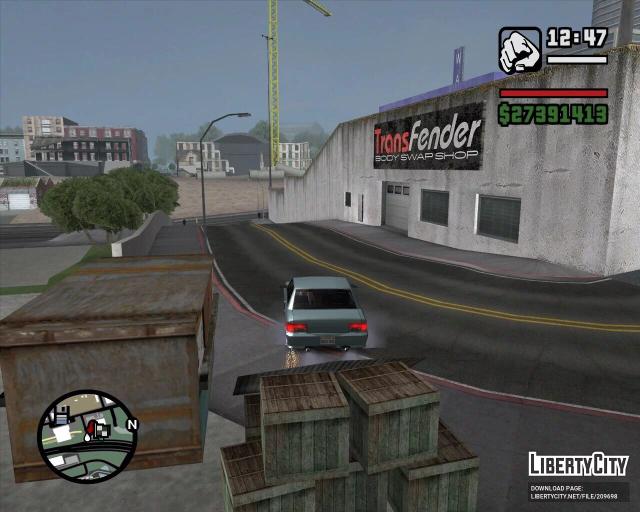
Task: Select the north N marker on the radar
Action: (x=133, y=424)
